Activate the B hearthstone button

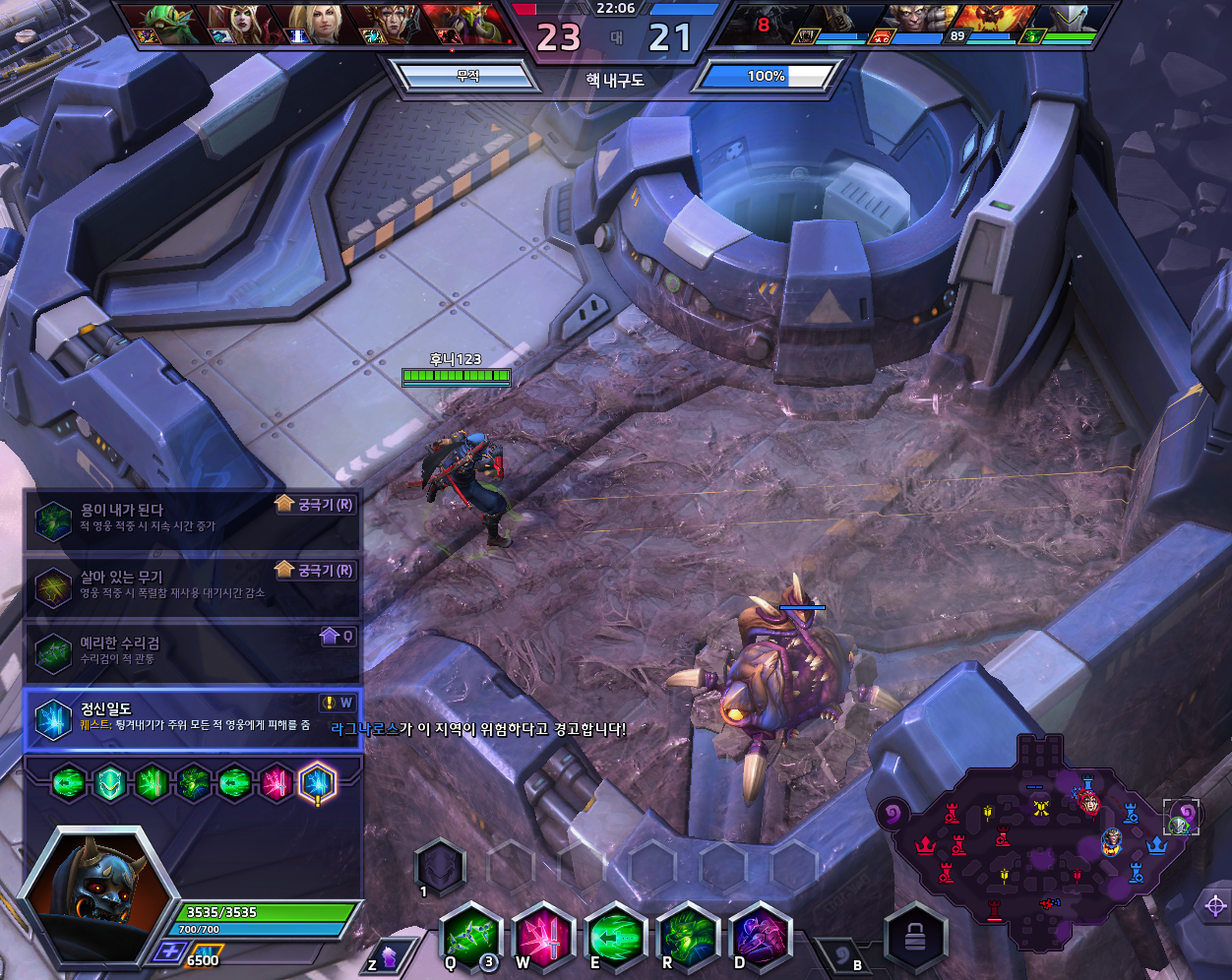(843, 954)
